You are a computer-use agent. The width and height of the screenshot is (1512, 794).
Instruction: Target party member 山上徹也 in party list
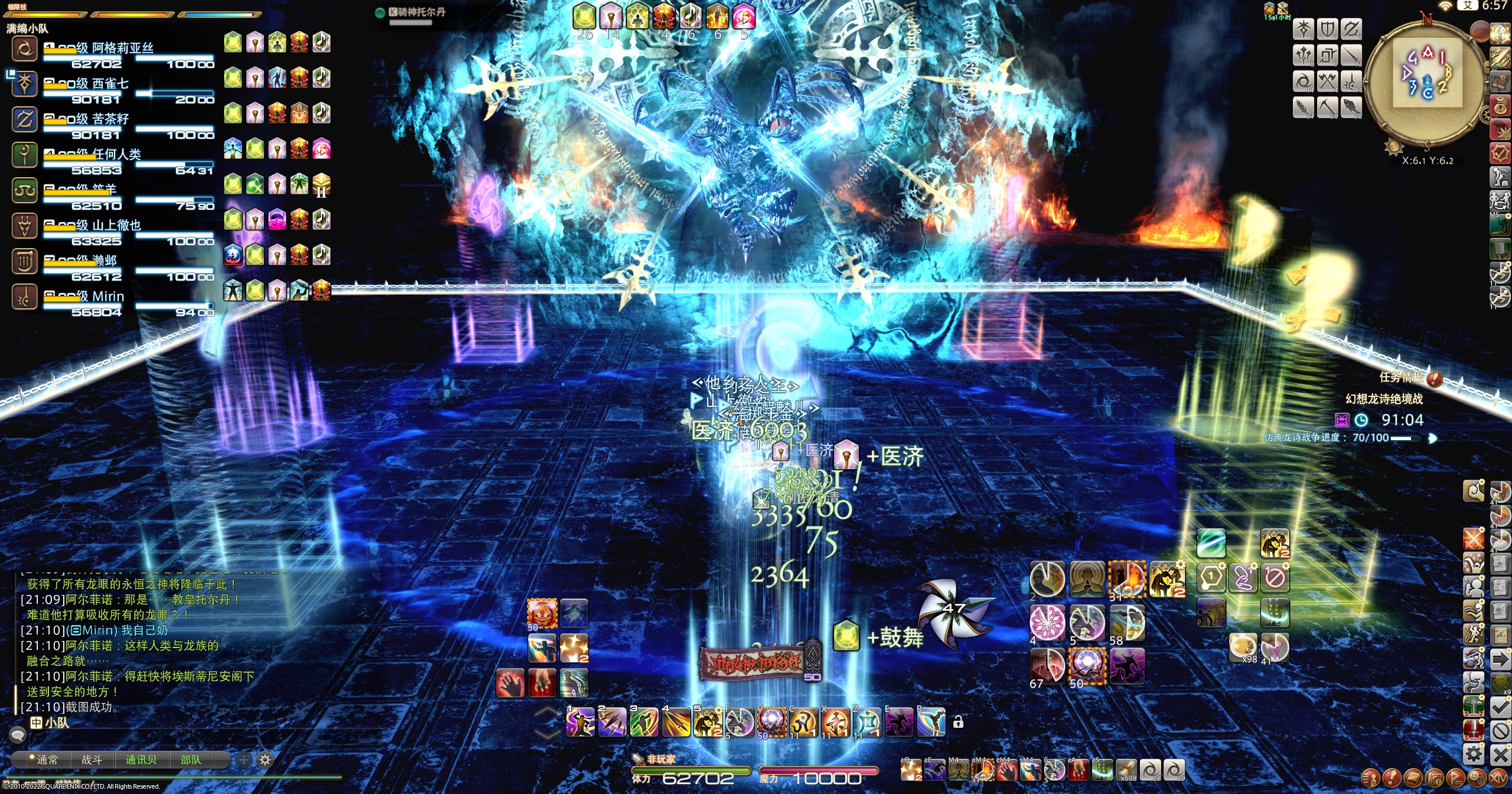(x=116, y=226)
